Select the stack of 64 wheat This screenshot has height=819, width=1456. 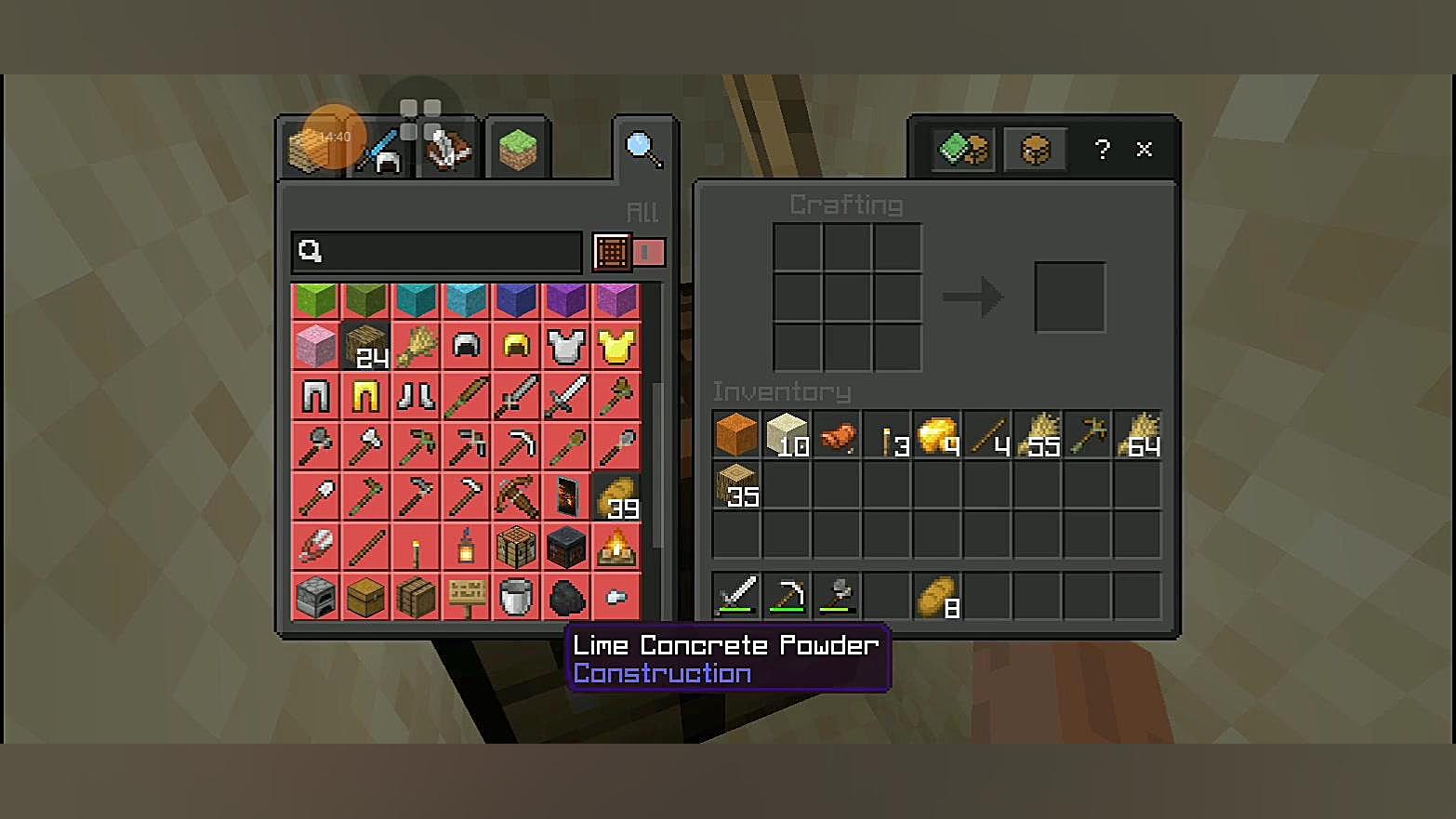pyautogui.click(x=1138, y=434)
